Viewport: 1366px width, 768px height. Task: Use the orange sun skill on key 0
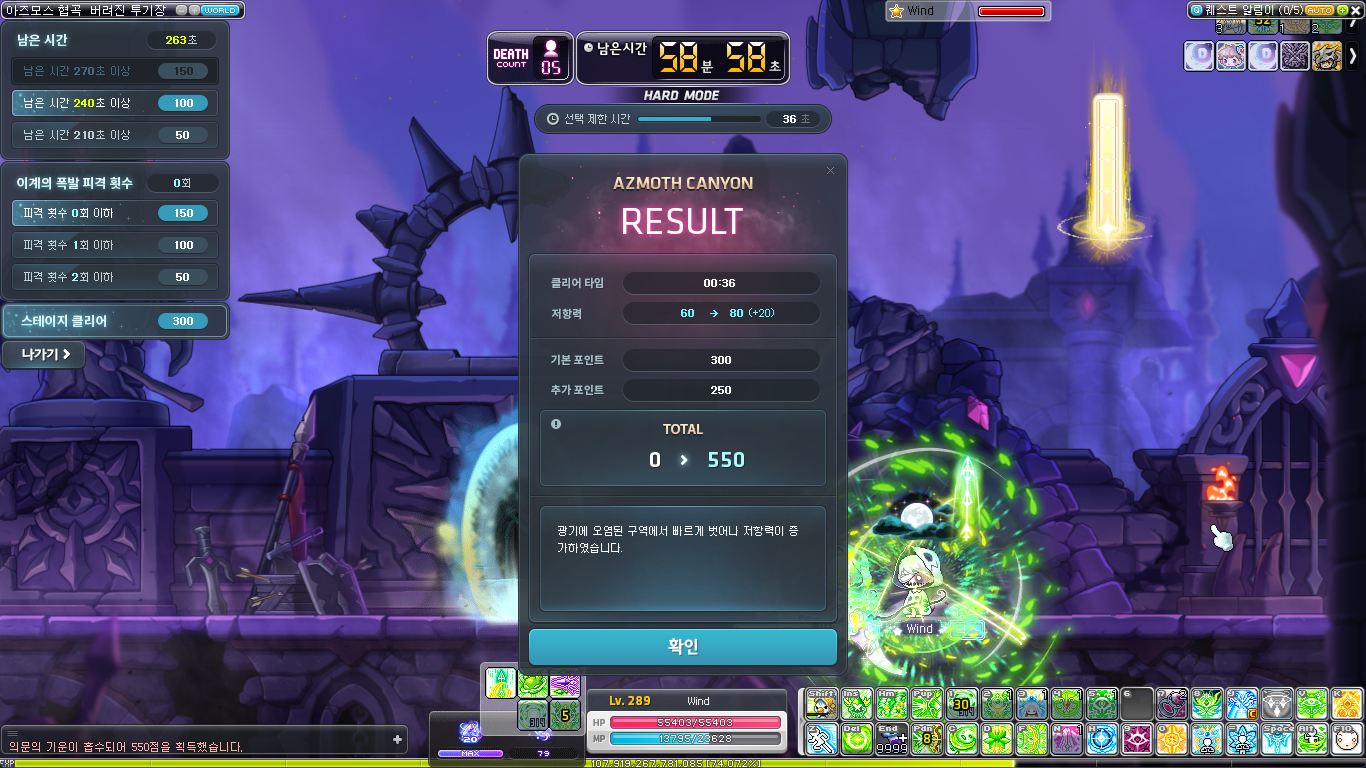coord(1172,739)
